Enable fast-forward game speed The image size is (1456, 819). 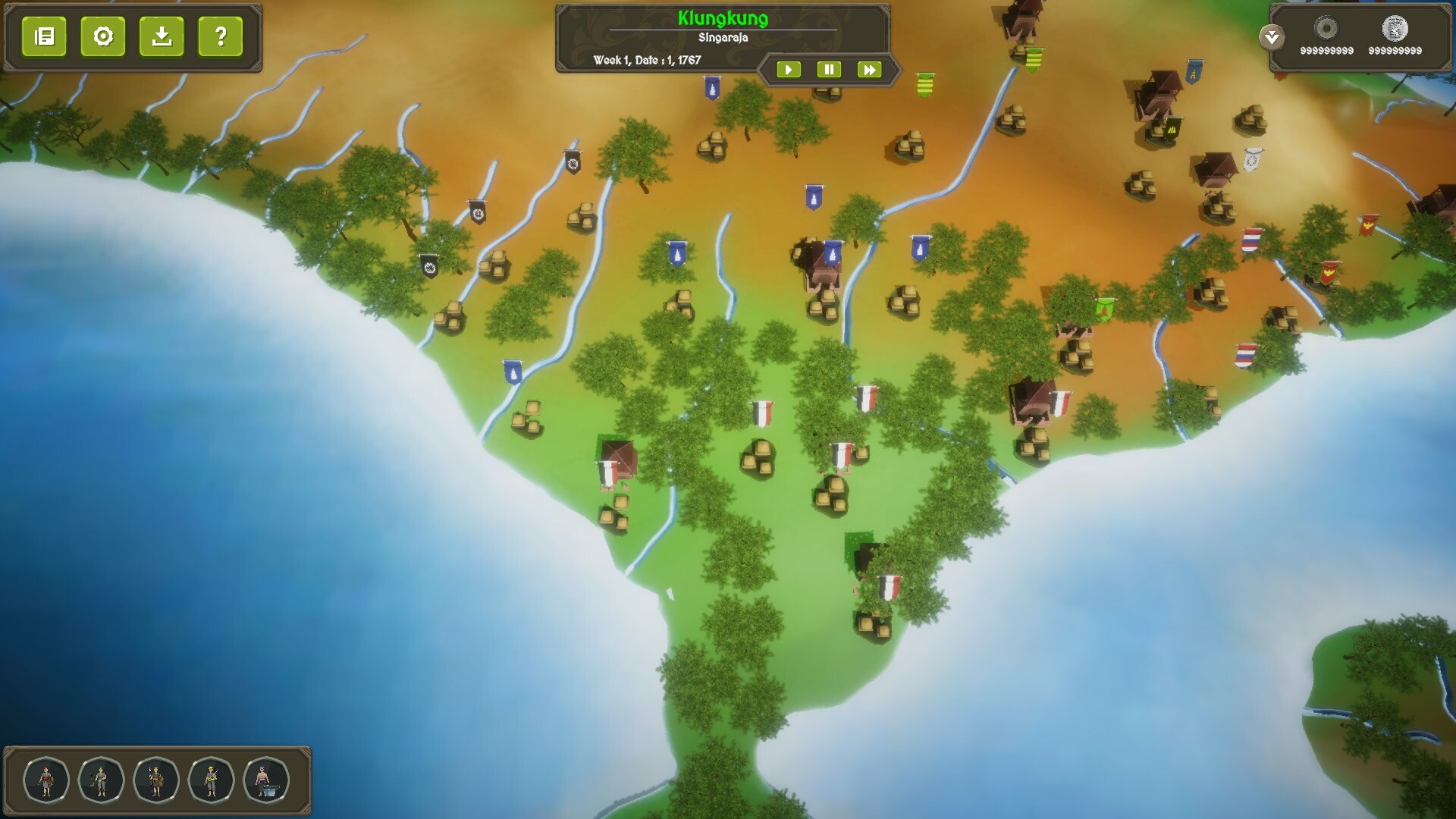870,69
